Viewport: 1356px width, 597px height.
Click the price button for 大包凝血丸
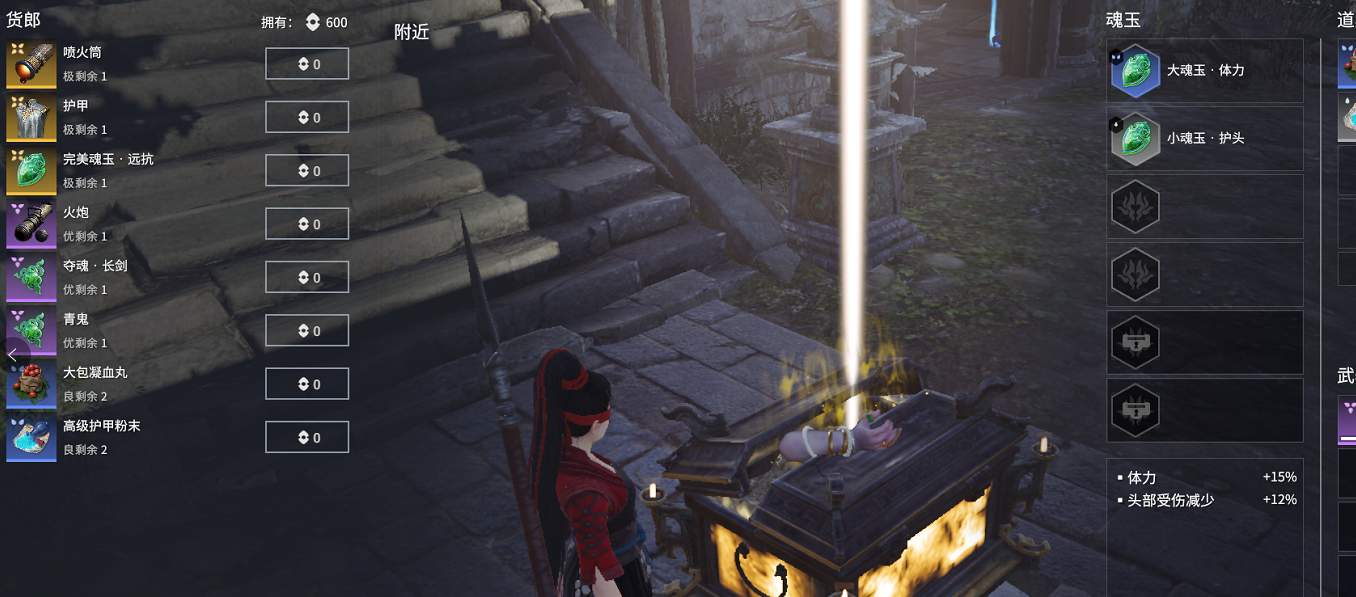pyautogui.click(x=307, y=384)
